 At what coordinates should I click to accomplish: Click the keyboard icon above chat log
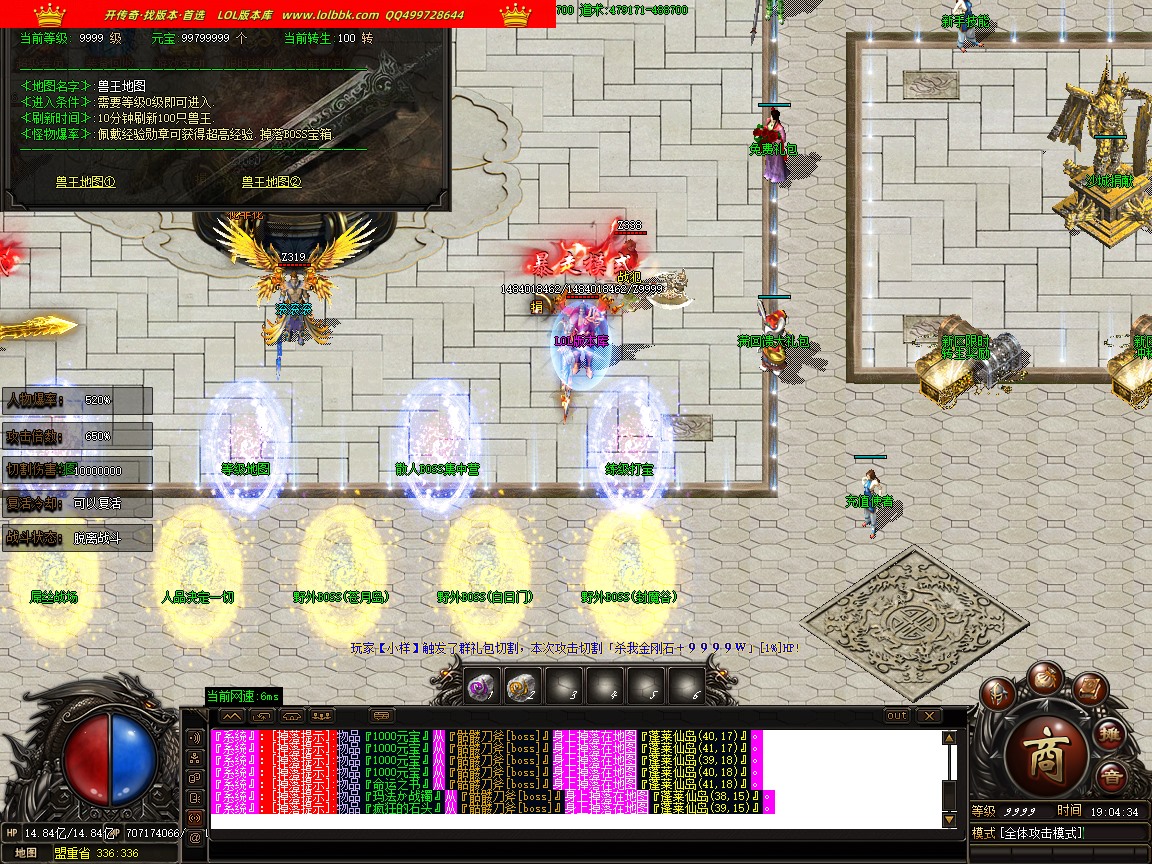point(381,716)
